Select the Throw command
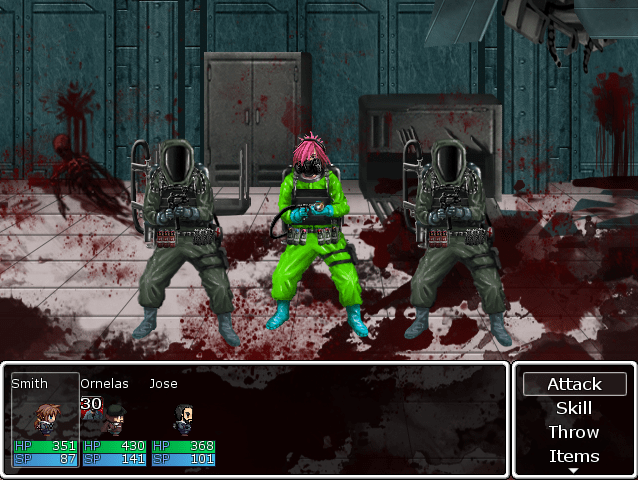638x480 pixels. point(574,432)
